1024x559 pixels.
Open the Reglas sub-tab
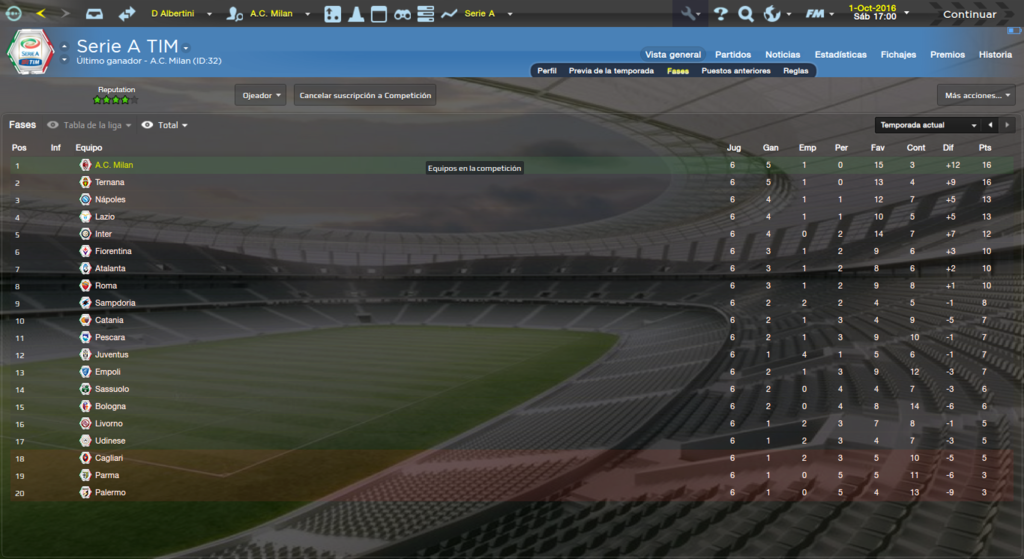(796, 71)
